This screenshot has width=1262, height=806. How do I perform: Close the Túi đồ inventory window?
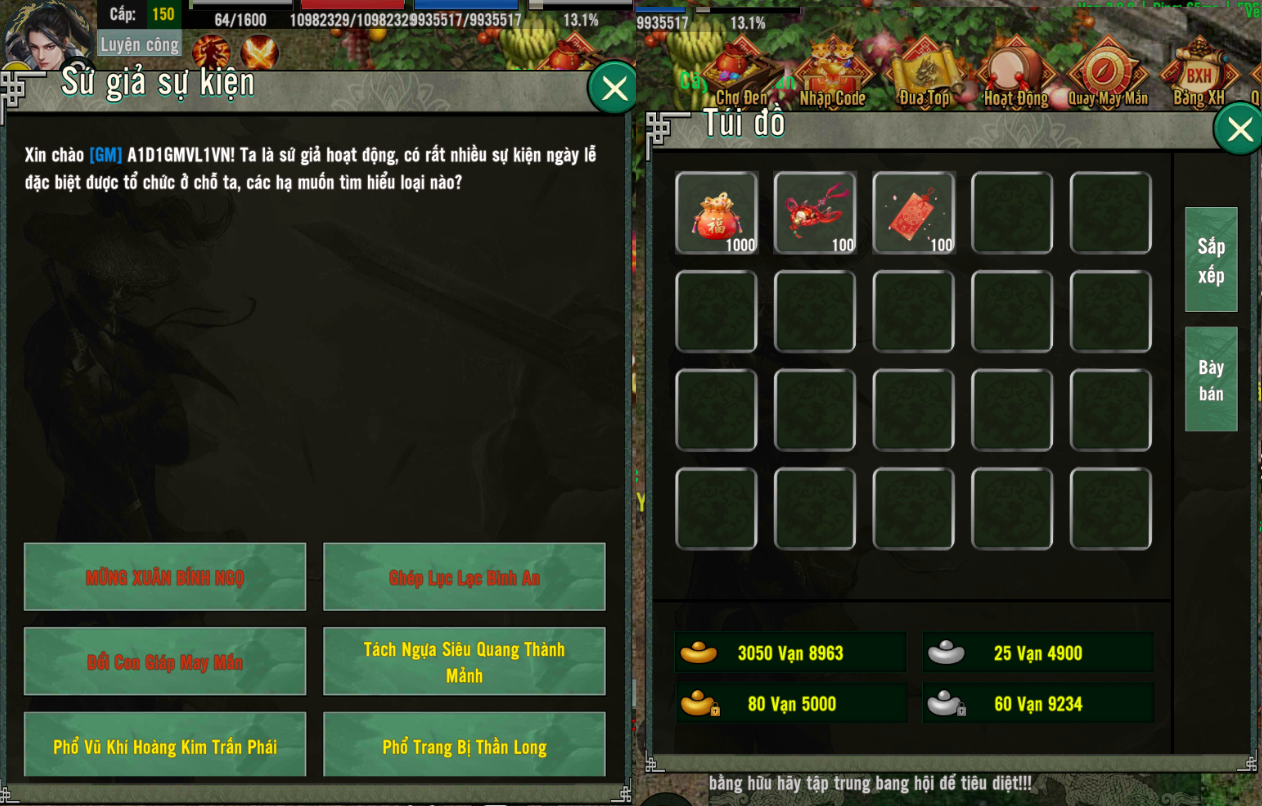1239,130
